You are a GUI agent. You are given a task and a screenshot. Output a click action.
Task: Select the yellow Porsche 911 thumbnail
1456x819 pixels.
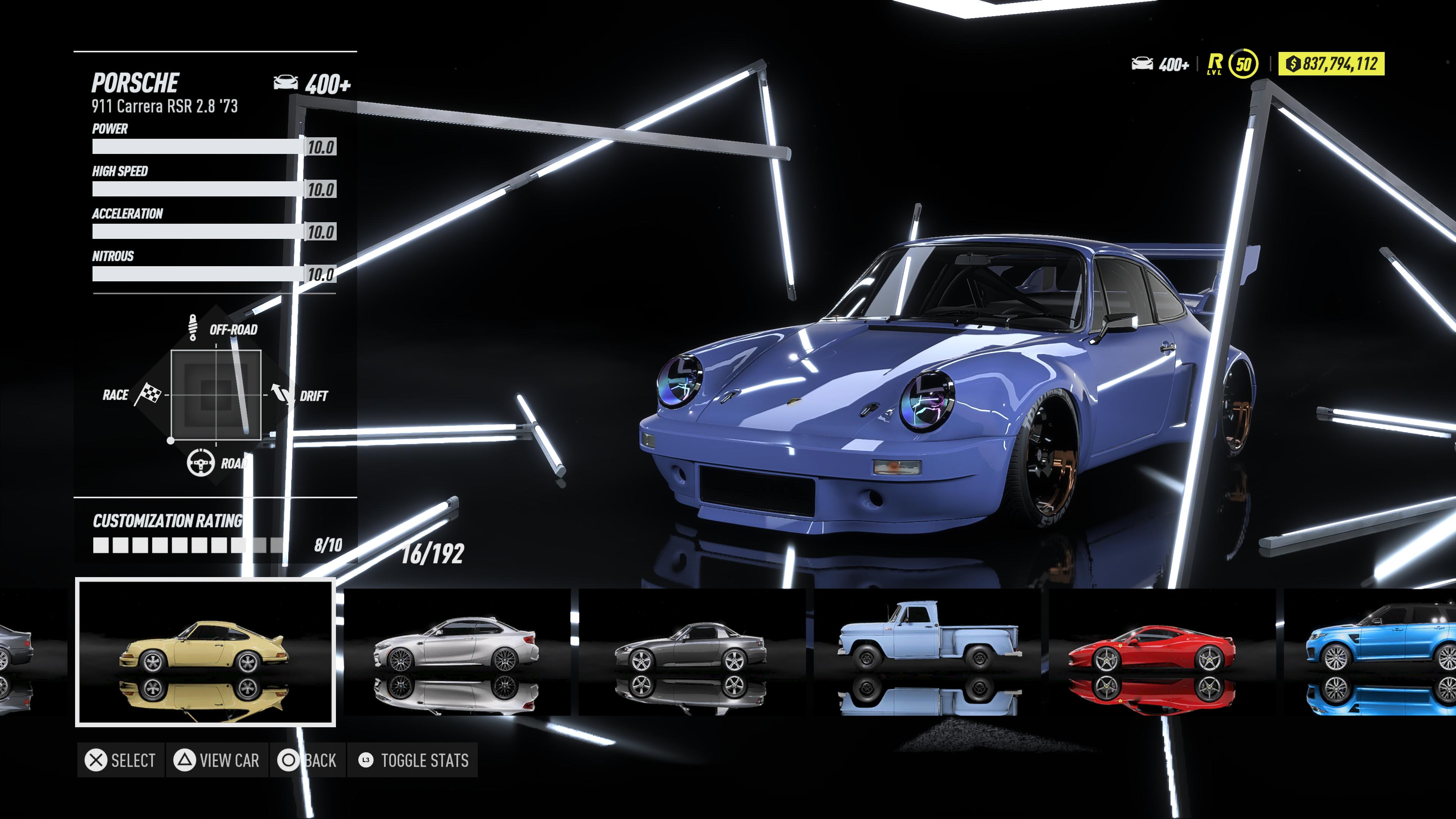pos(205,652)
